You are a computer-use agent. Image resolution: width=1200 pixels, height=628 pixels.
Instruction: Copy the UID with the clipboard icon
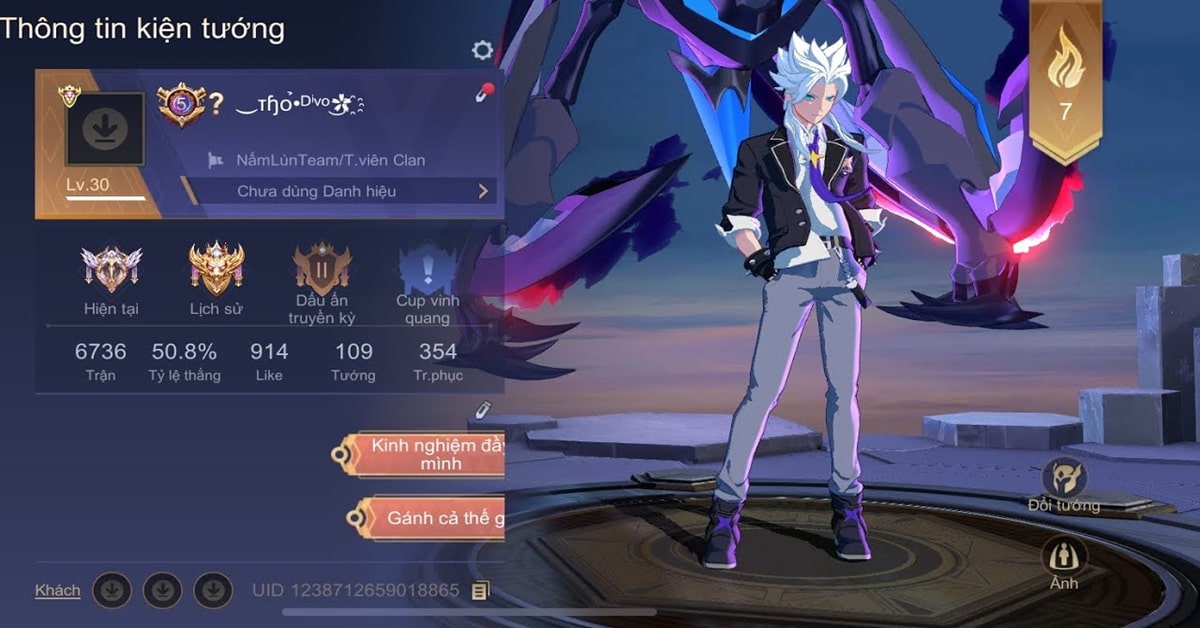pos(481,591)
